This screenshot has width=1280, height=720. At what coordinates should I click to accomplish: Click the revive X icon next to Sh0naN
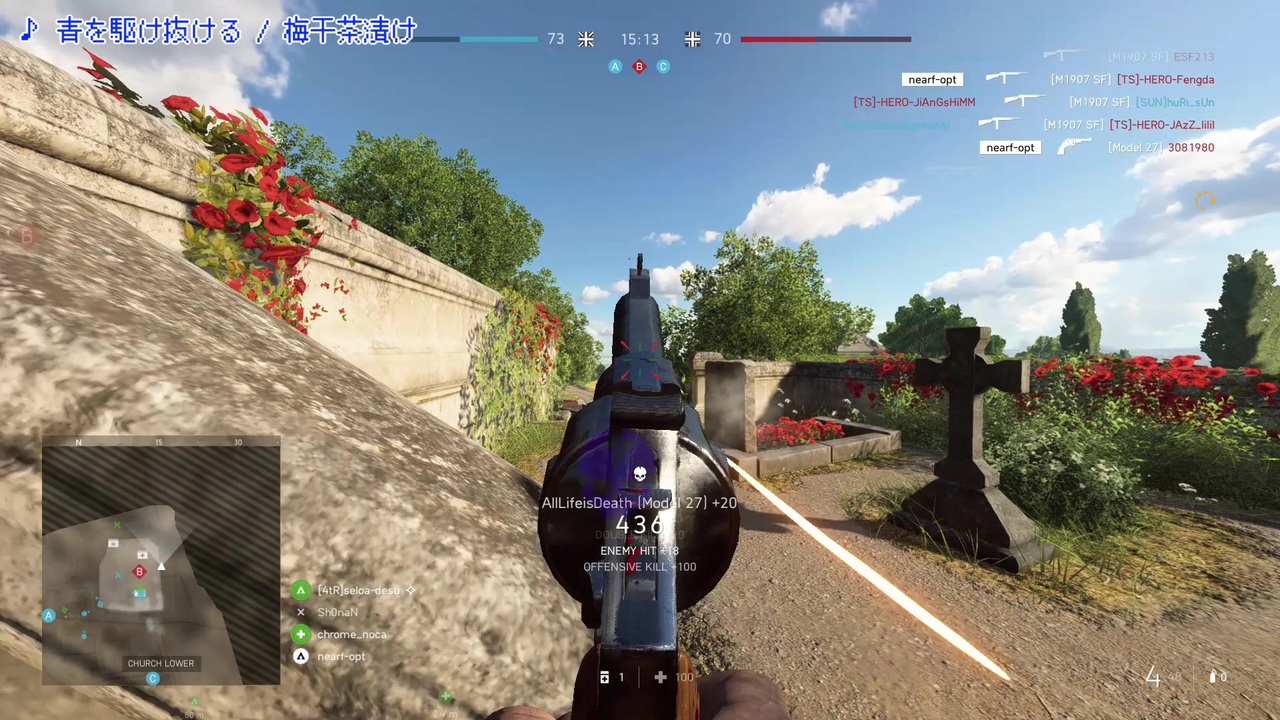pyautogui.click(x=301, y=612)
